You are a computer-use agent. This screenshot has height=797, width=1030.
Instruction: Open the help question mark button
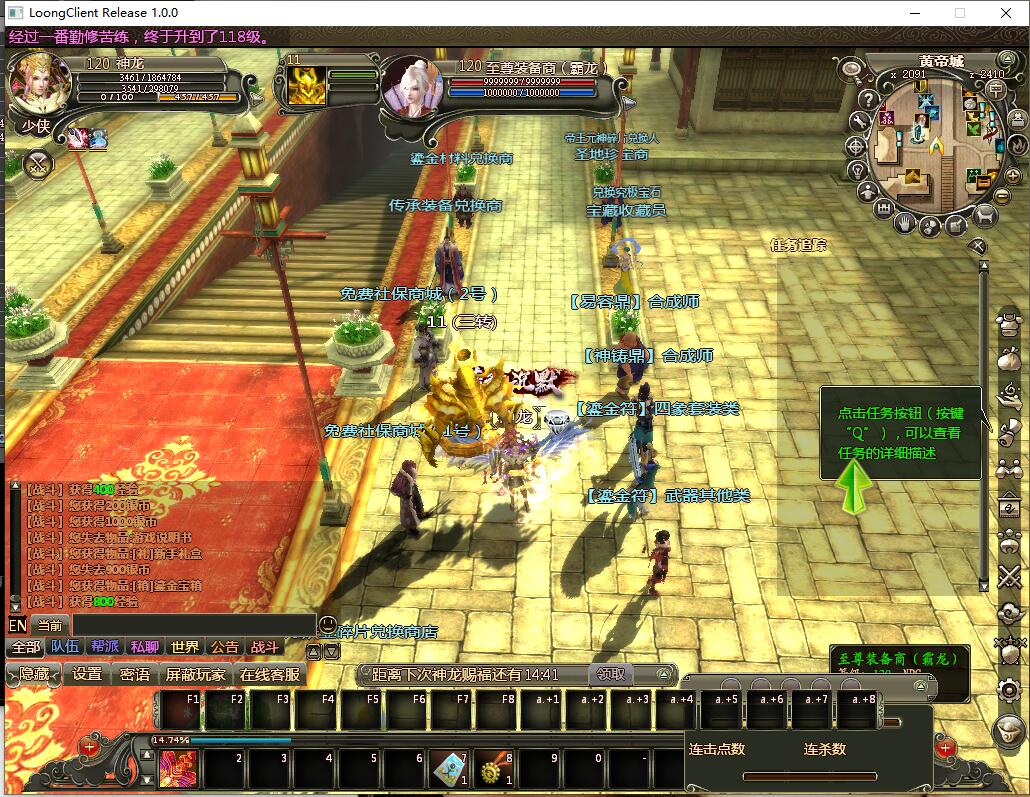click(x=868, y=99)
